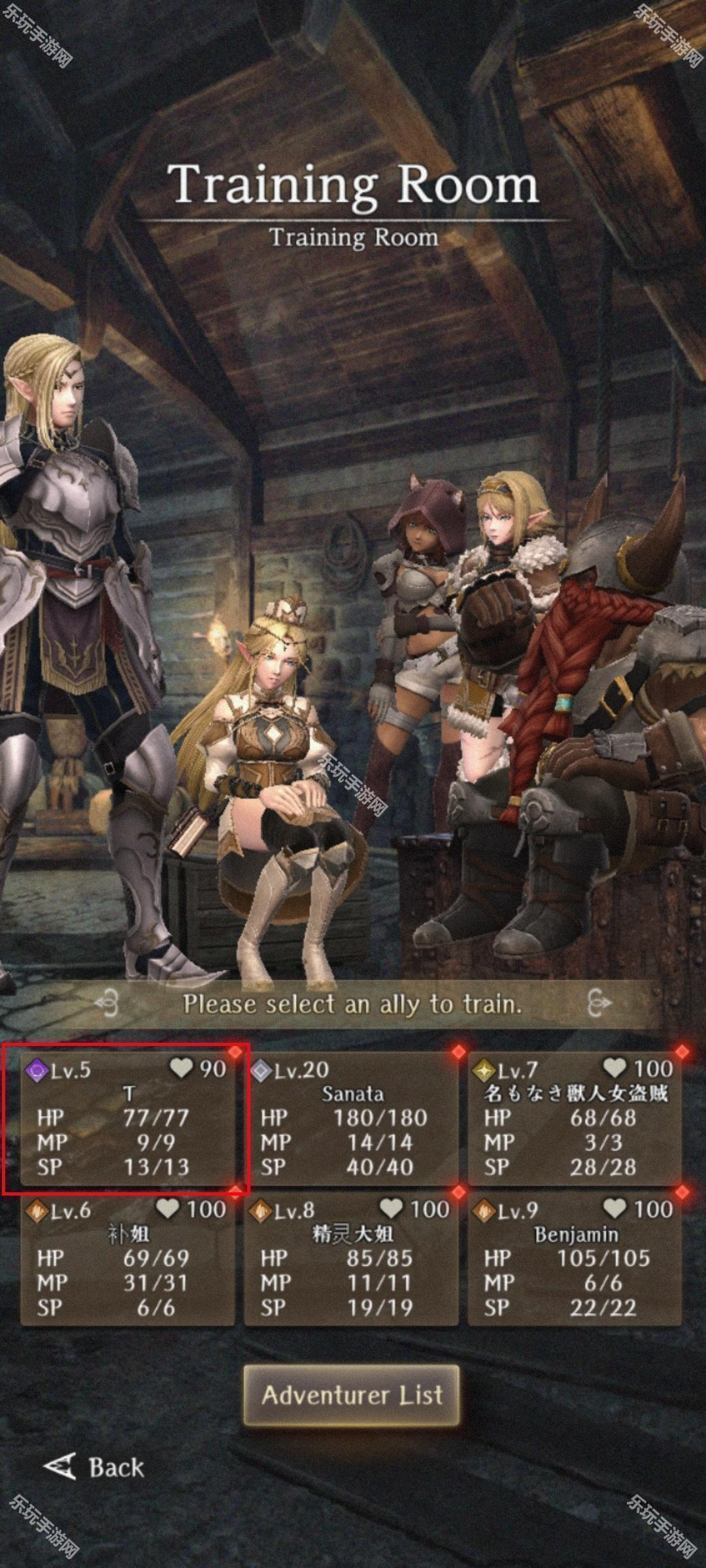Pick the Lv.6 ally 补姐
The height and width of the screenshot is (1568, 706).
coord(127,1259)
